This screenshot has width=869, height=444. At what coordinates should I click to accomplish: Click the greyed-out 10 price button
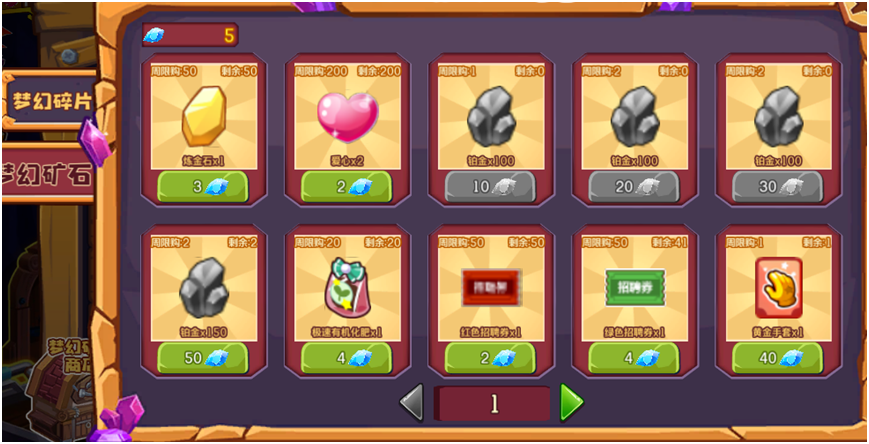(x=490, y=186)
